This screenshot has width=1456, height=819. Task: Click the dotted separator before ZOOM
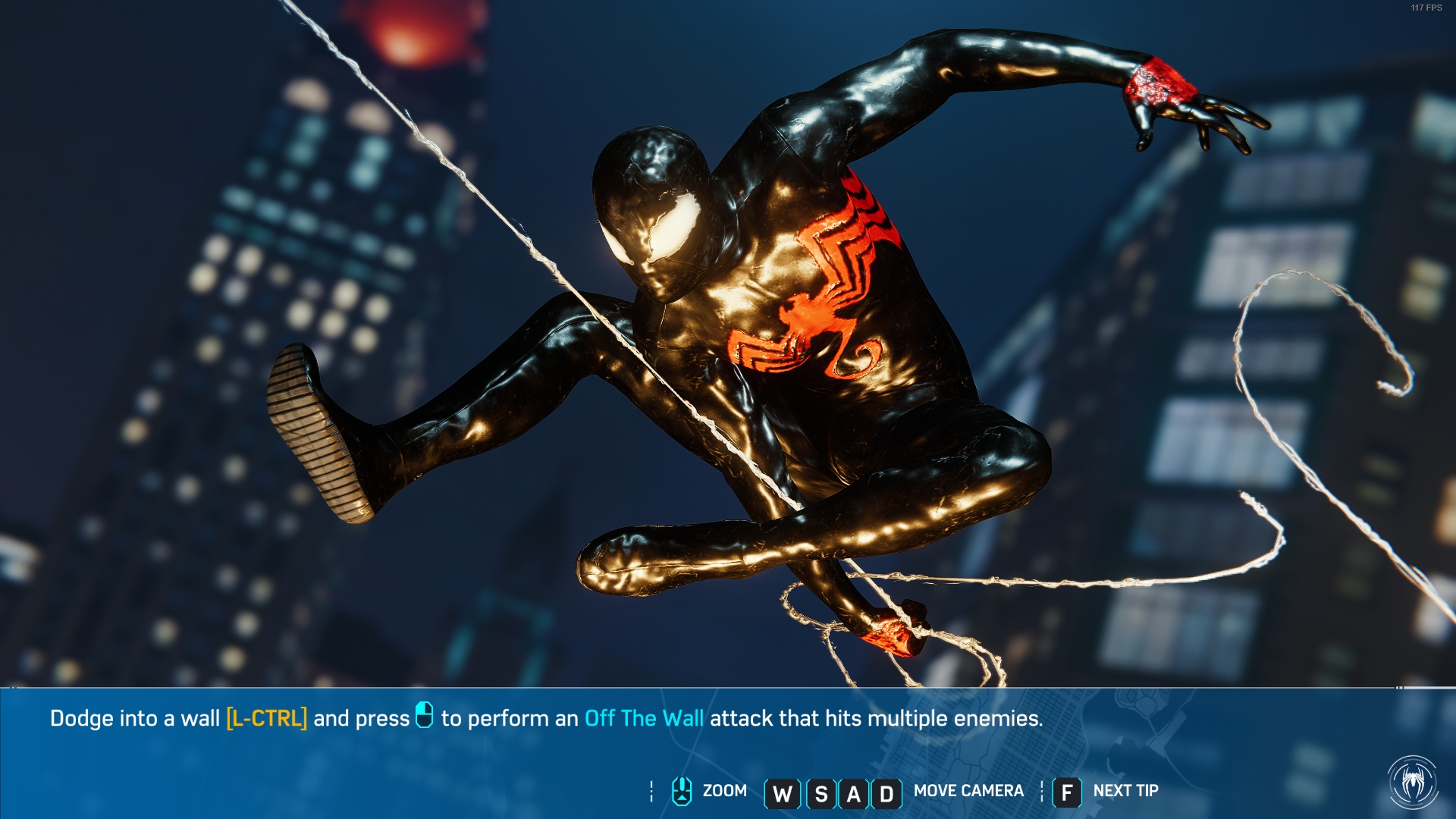coord(651,790)
